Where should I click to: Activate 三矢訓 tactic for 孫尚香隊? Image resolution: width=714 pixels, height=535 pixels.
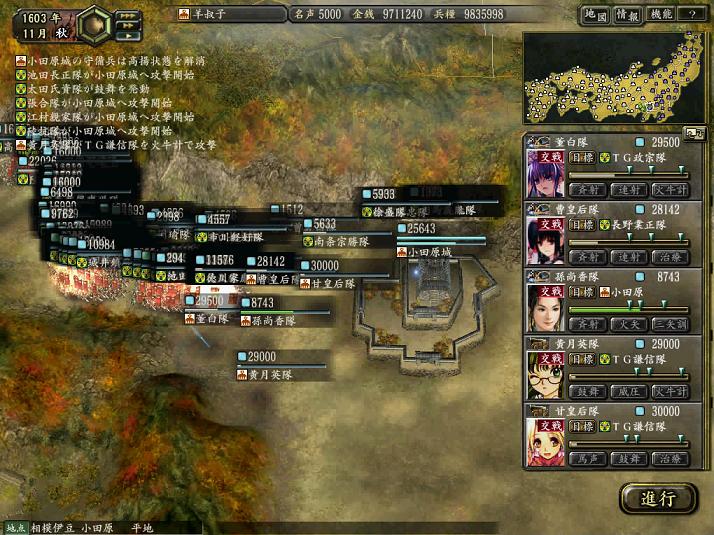tap(670, 323)
